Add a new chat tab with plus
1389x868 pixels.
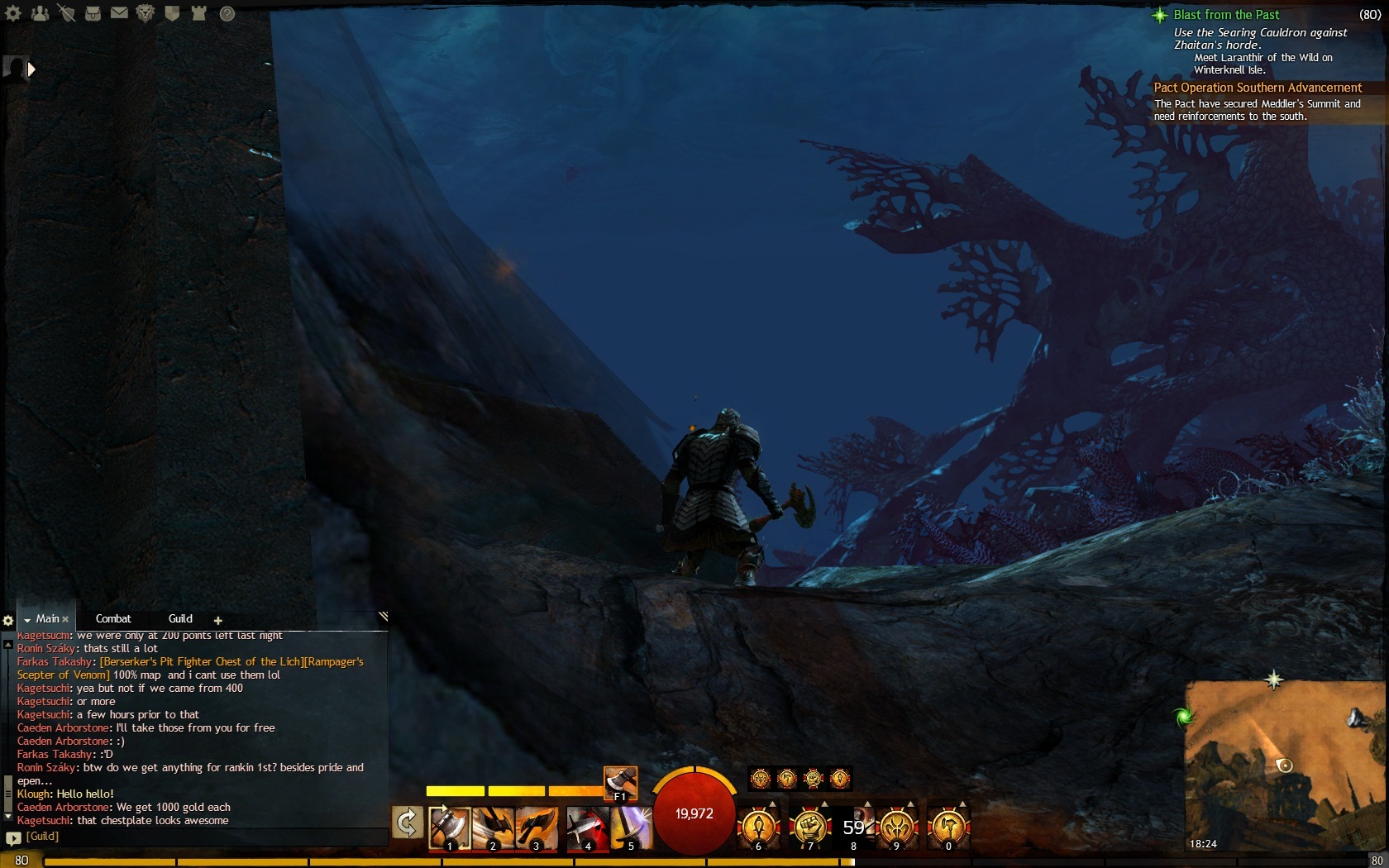(218, 620)
